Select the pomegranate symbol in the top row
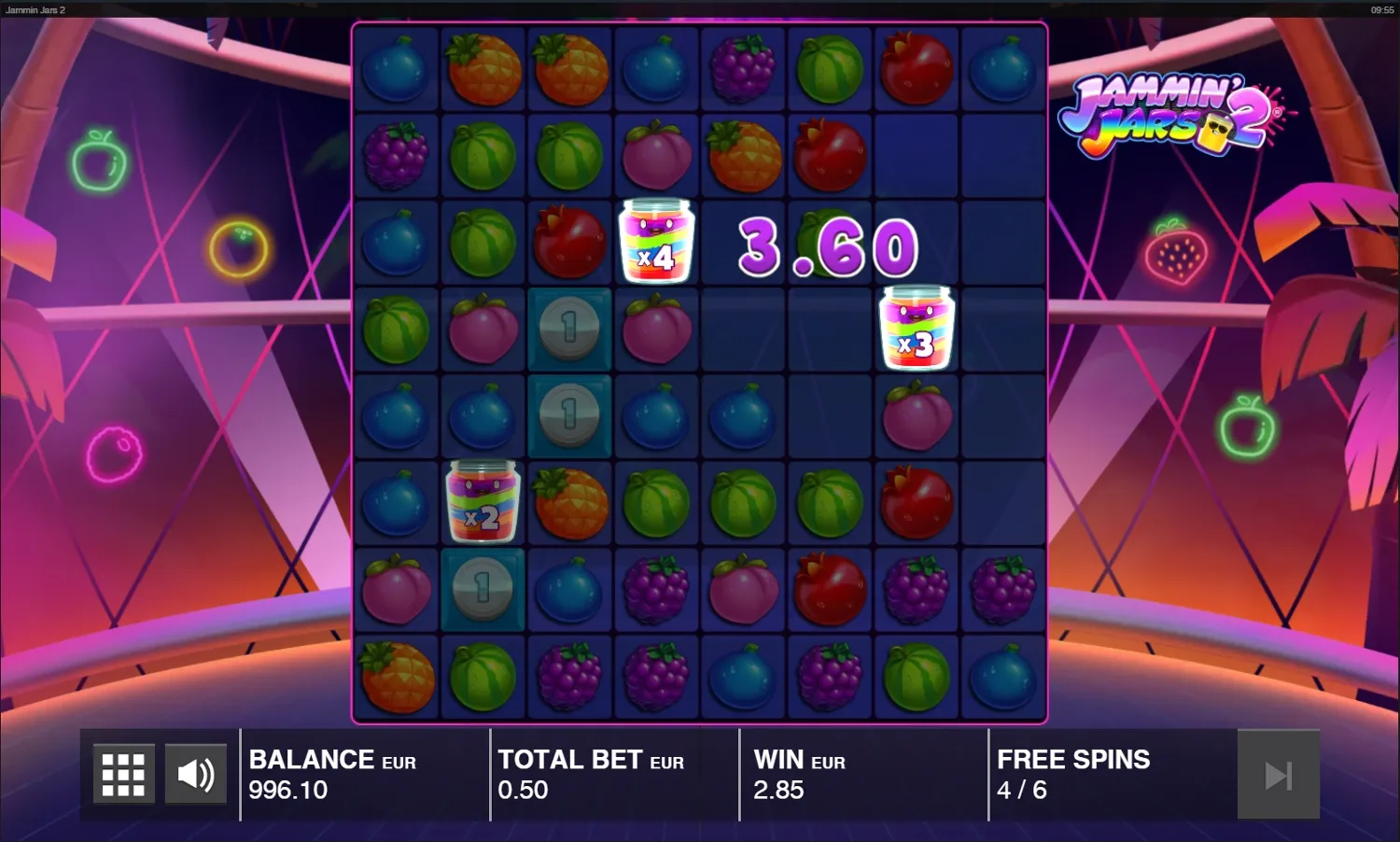1400x842 pixels. (917, 67)
